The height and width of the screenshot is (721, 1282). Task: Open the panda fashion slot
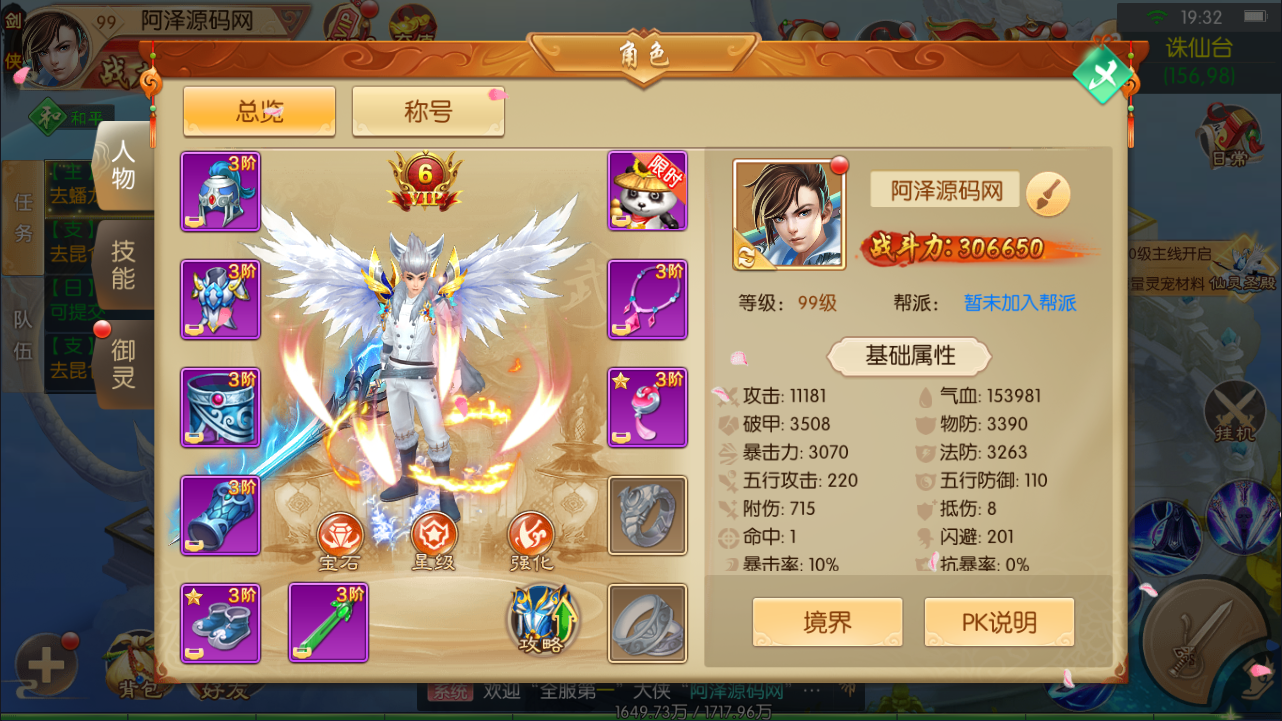pos(647,192)
